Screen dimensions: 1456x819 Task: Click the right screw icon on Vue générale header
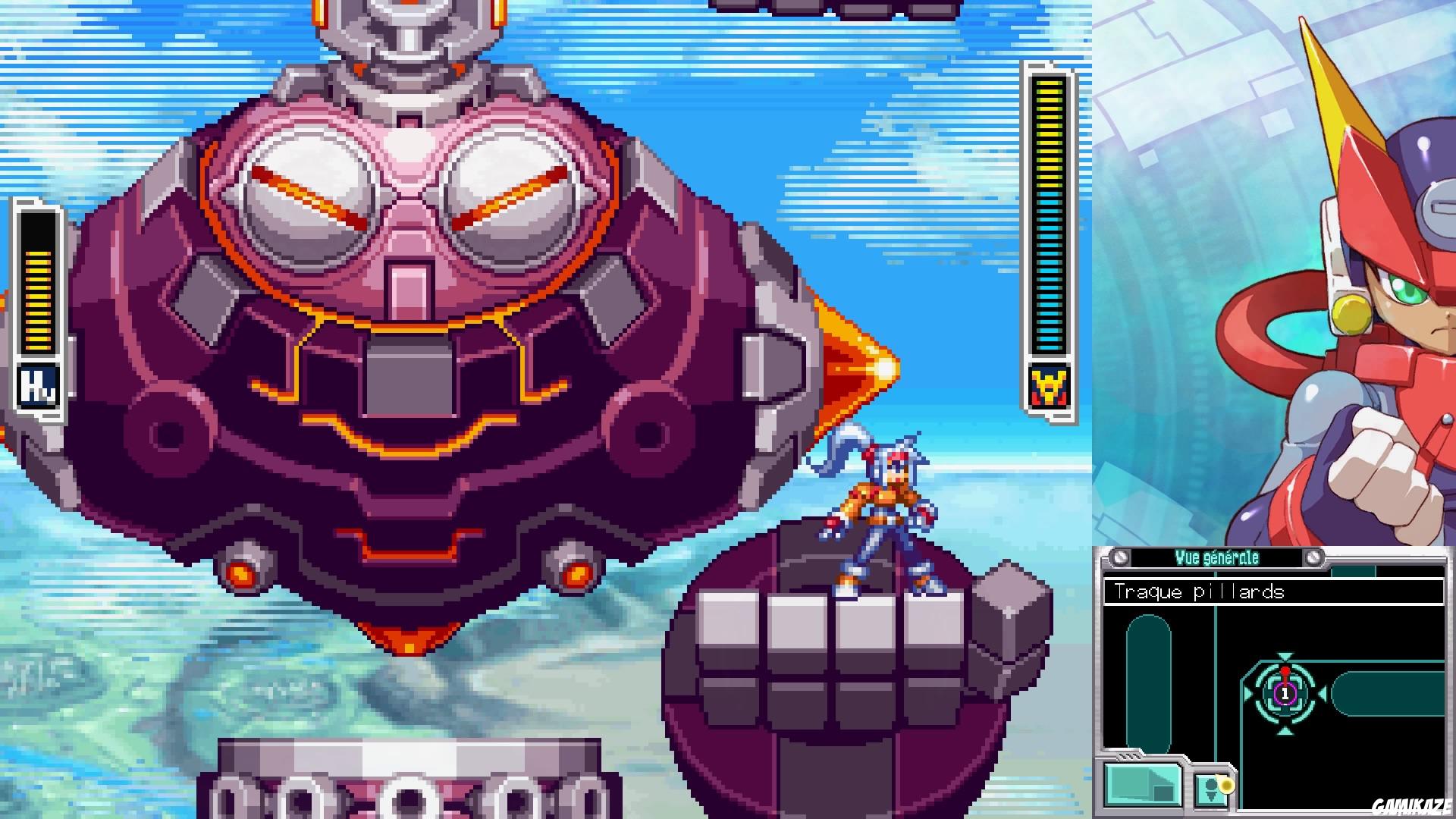[1314, 557]
